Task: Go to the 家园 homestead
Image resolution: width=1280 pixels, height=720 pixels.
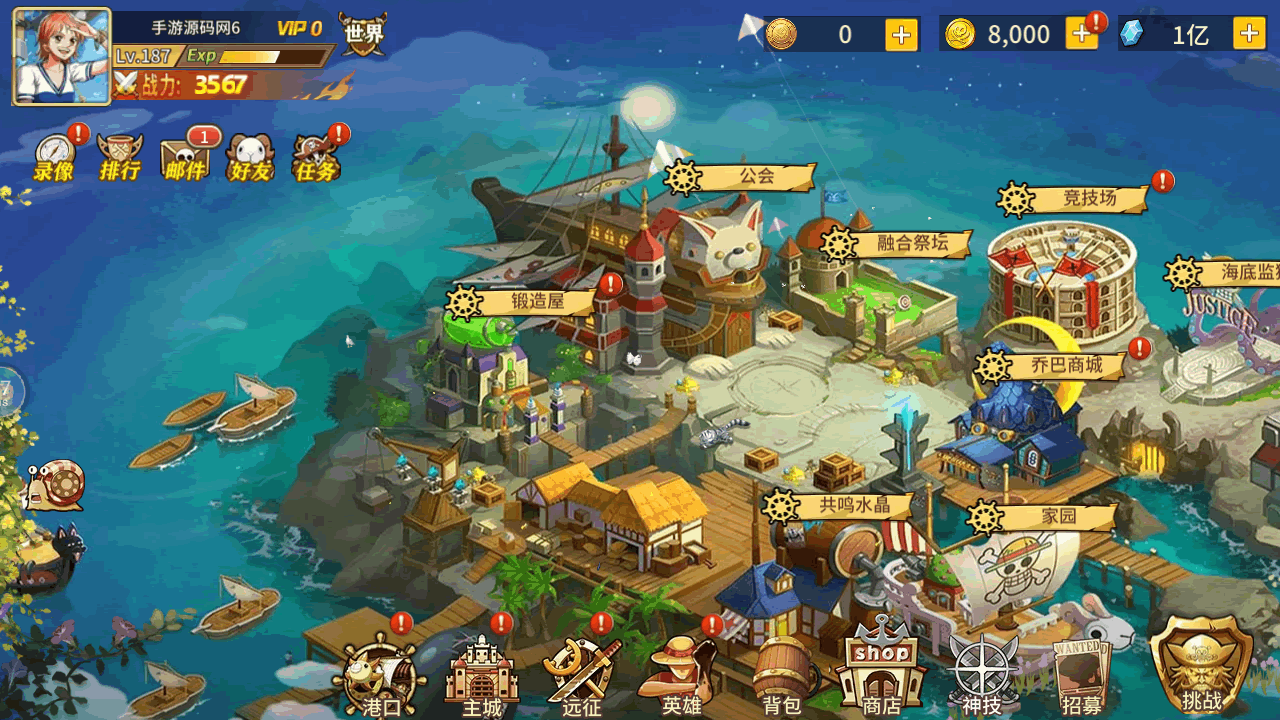Action: click(1043, 517)
